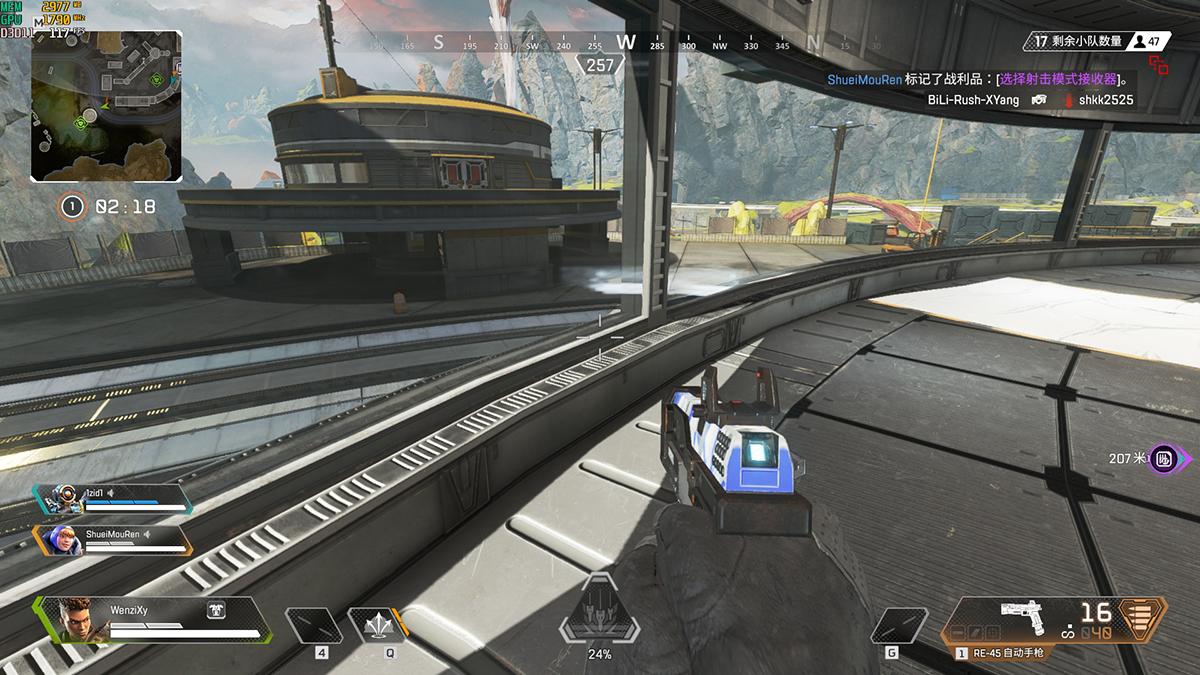This screenshot has width=1200, height=675.
Task: Use the healing item slot labeled G
Action: click(899, 626)
